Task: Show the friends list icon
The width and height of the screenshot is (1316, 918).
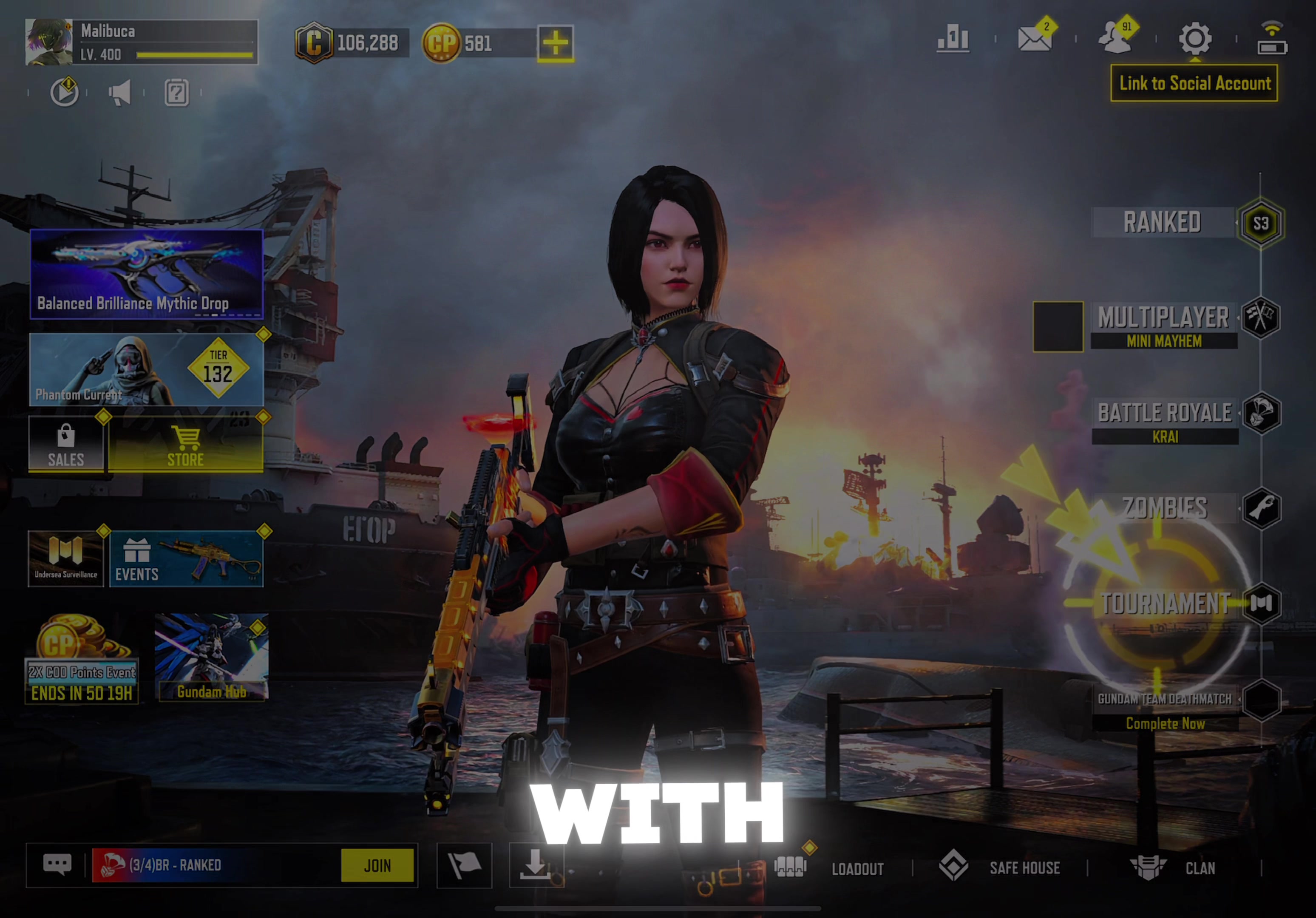Action: pos(1115,39)
